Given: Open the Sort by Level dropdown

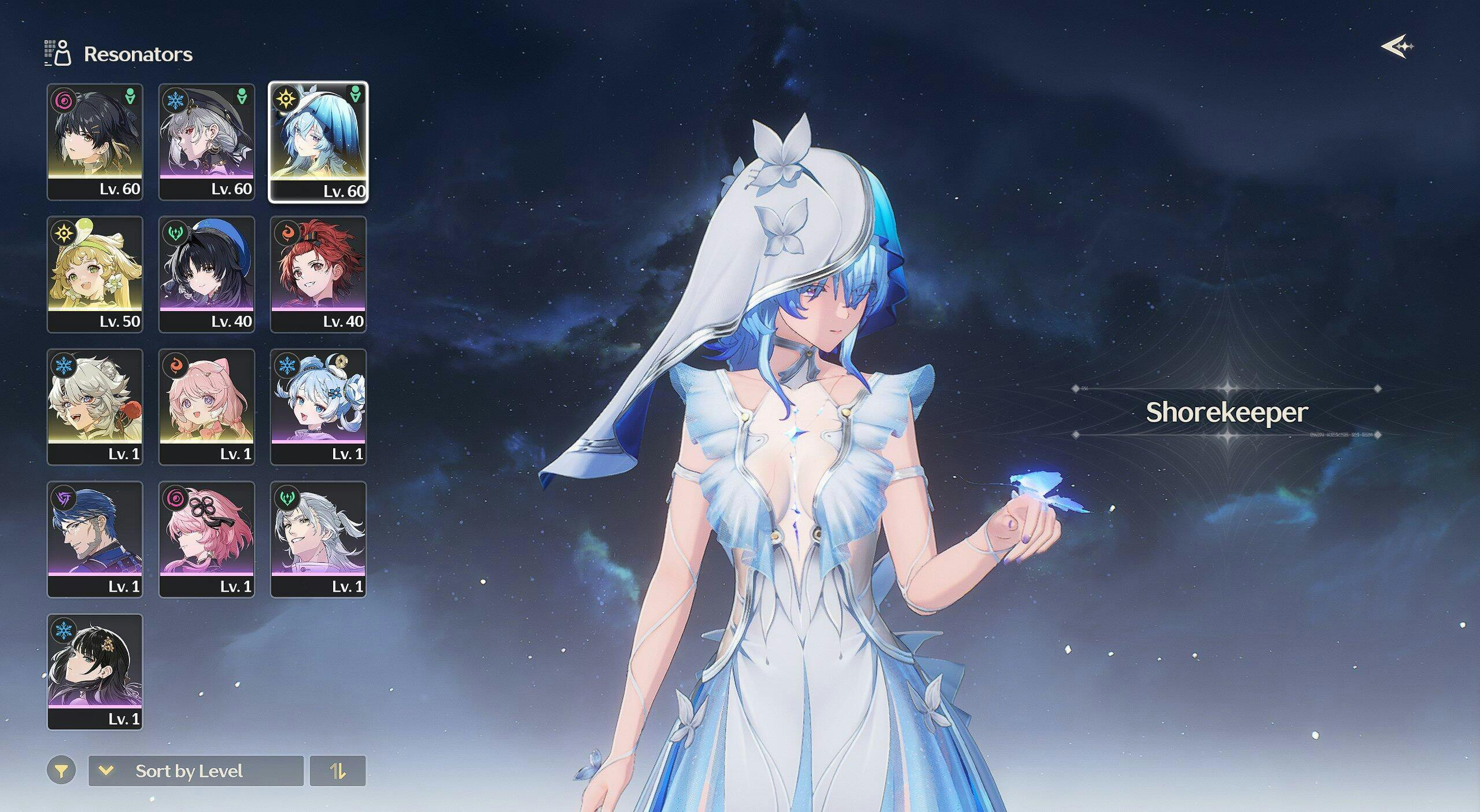Looking at the screenshot, I should [195, 771].
